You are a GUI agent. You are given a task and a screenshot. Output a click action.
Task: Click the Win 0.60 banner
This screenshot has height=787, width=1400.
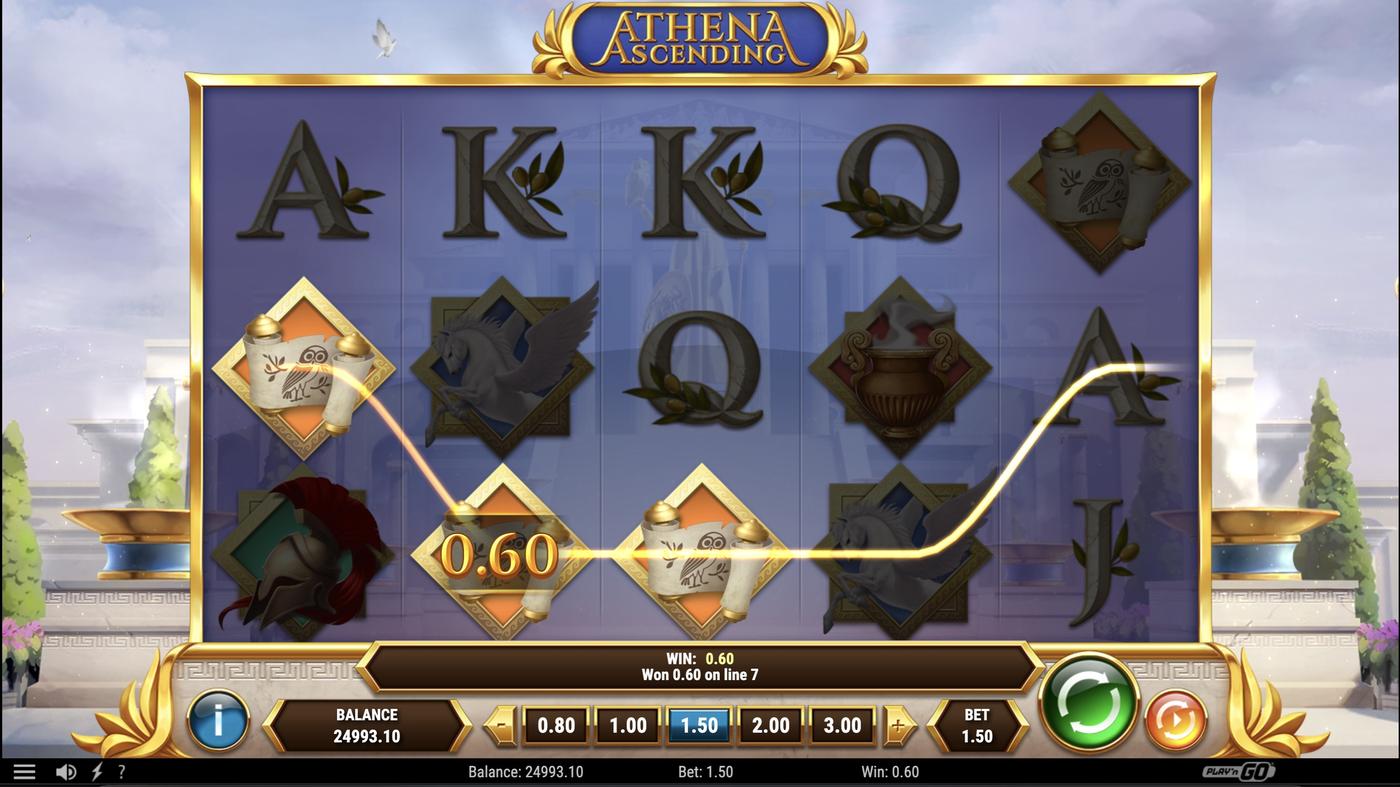coord(700,665)
